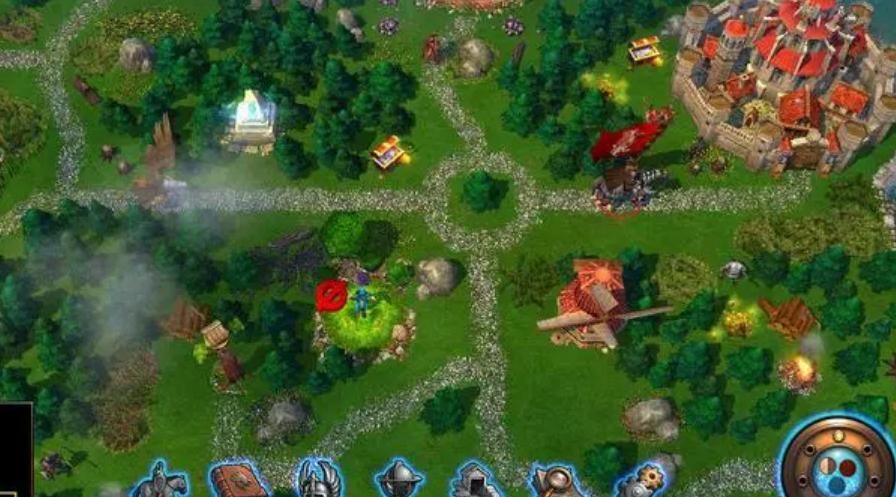This screenshot has height=497, width=896.
Task: Select the round steel helmet icon
Action: 399,481
